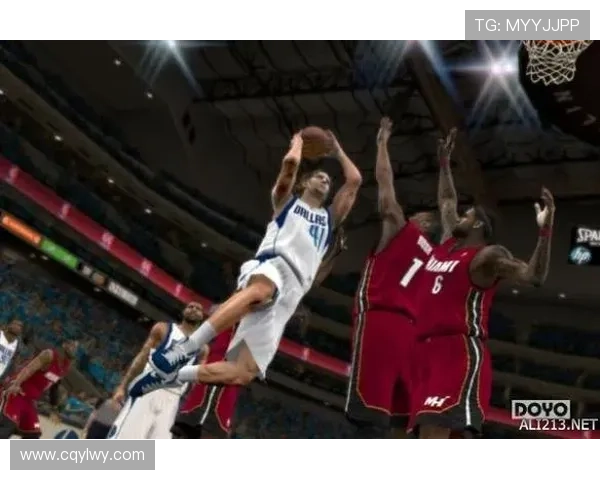Open the www.cqylwy.com website link
The image size is (600, 480).
83,455
